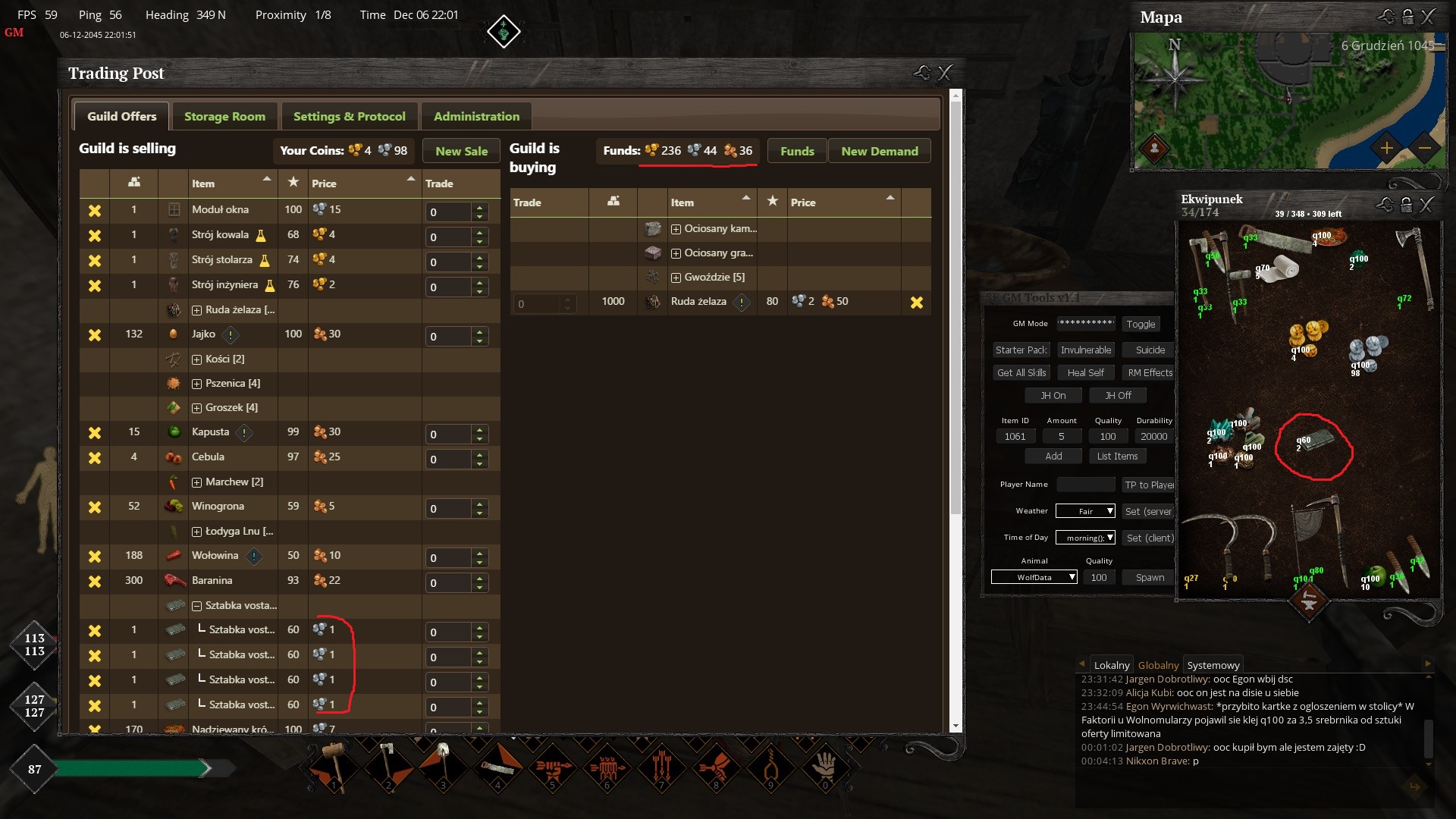Add a New Demand
1456x819 pixels.
tap(879, 151)
